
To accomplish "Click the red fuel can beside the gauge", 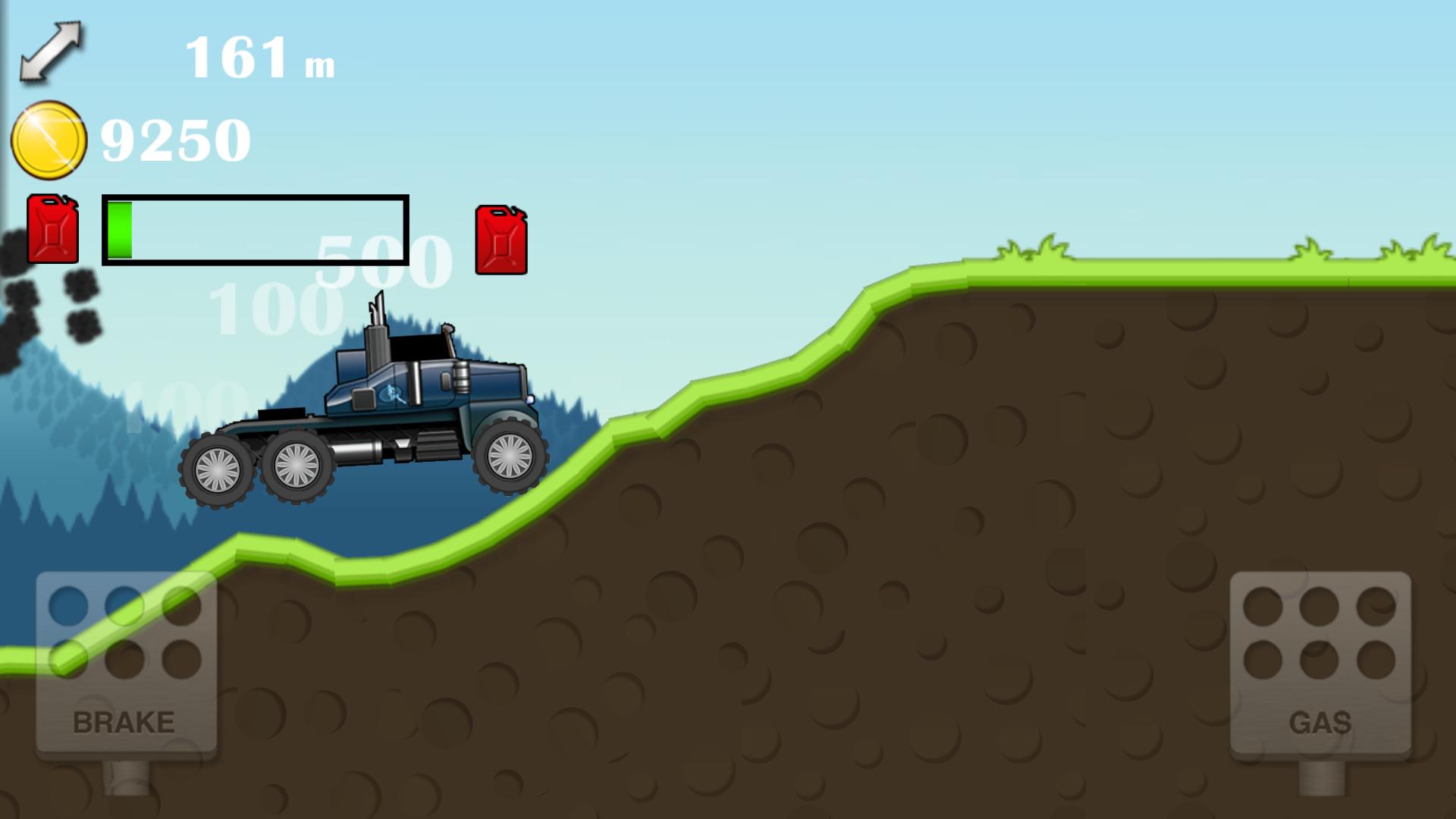I will (500, 239).
